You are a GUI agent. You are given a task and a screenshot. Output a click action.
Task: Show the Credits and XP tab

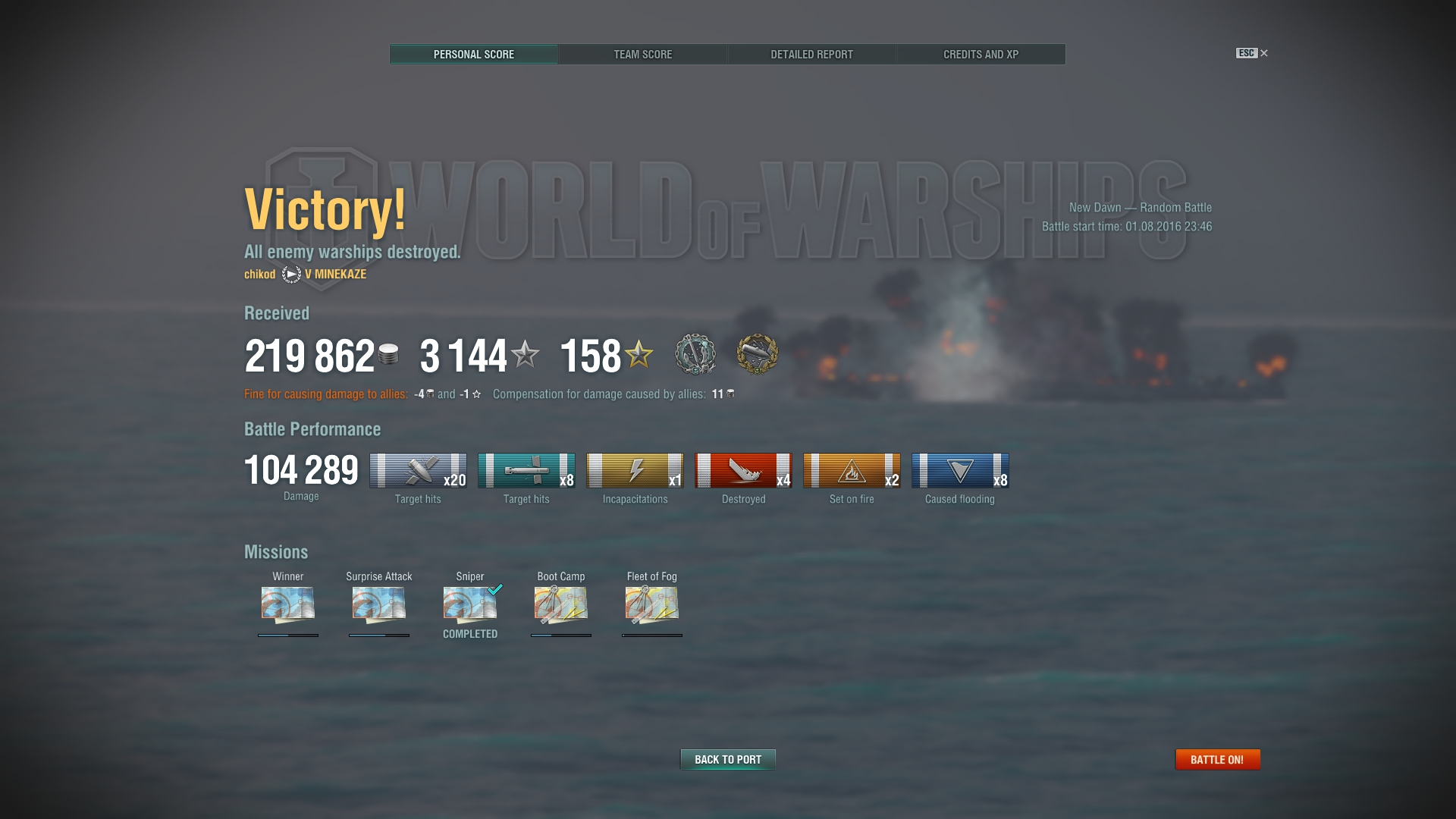point(981,55)
